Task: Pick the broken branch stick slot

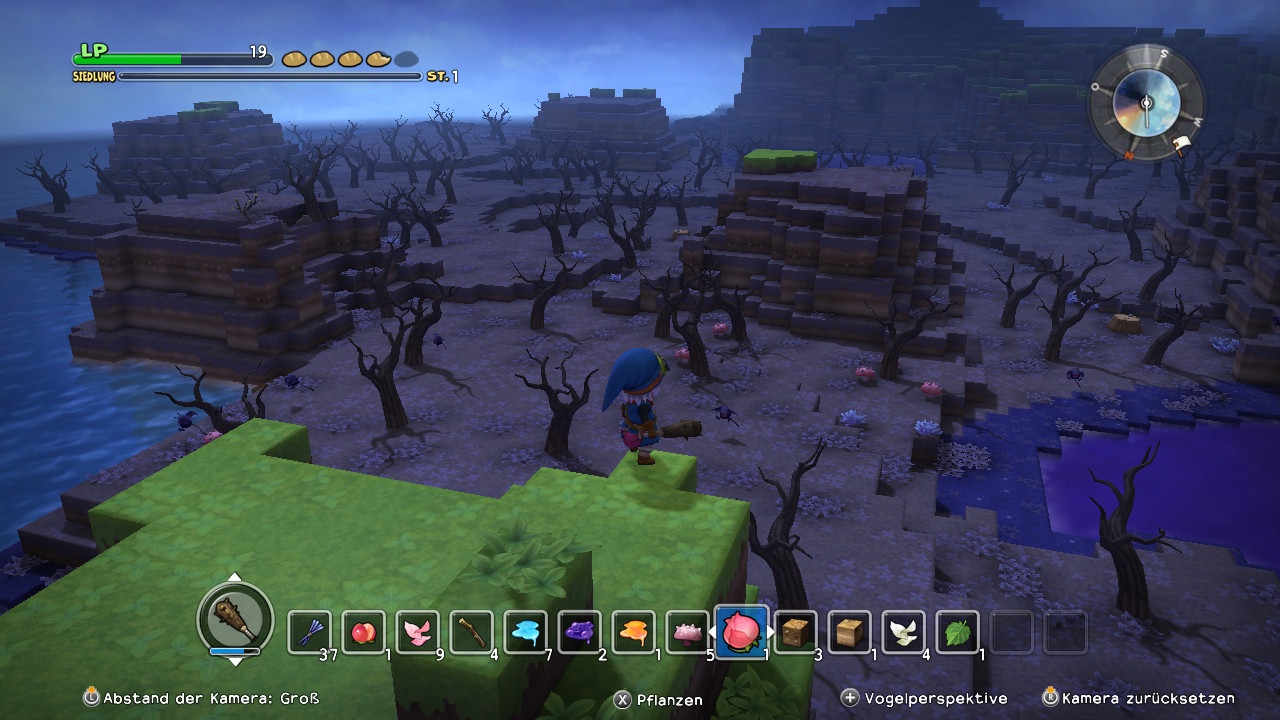Action: pyautogui.click(x=471, y=632)
